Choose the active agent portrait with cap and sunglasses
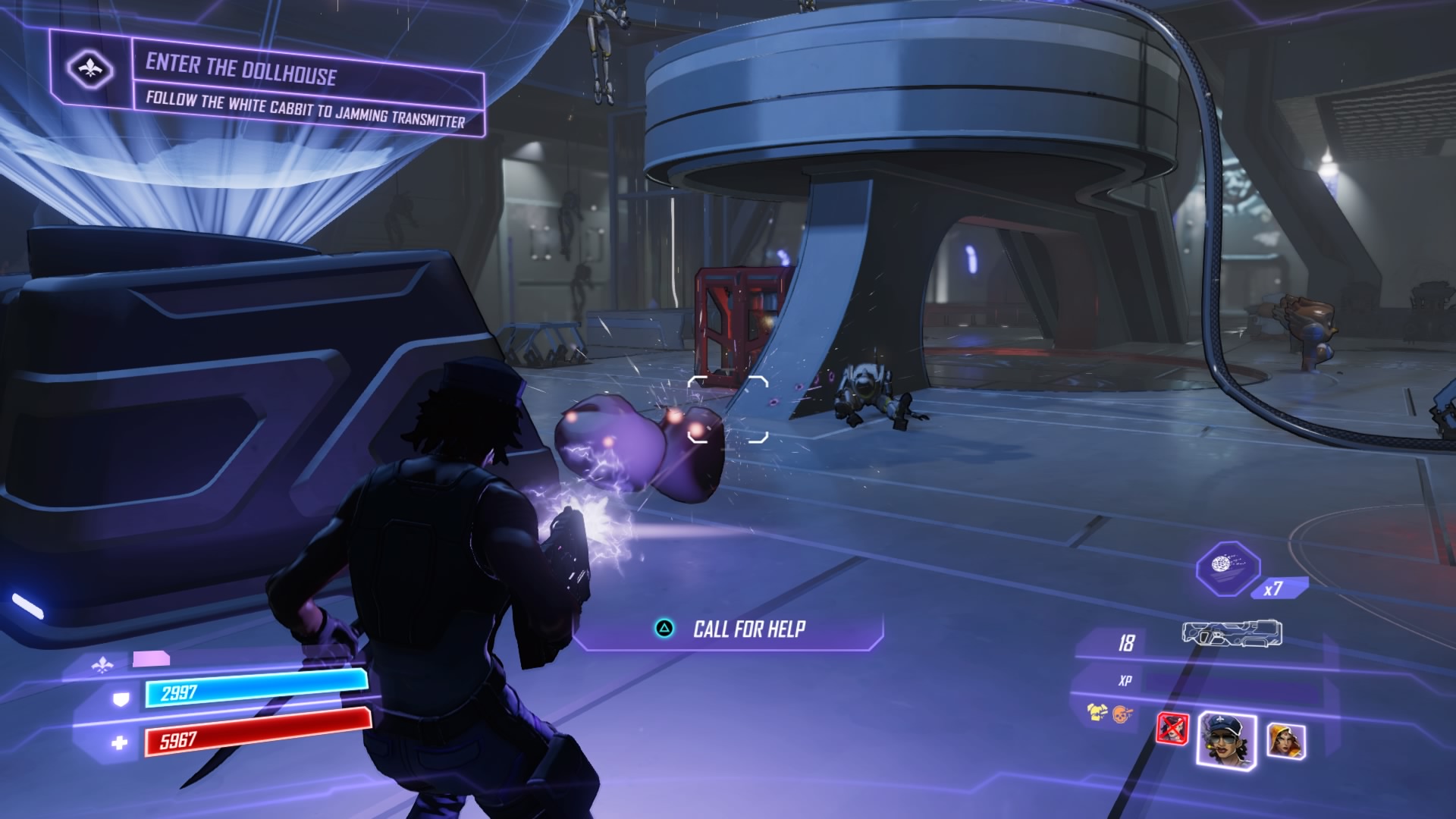Image resolution: width=1456 pixels, height=819 pixels. (1226, 739)
